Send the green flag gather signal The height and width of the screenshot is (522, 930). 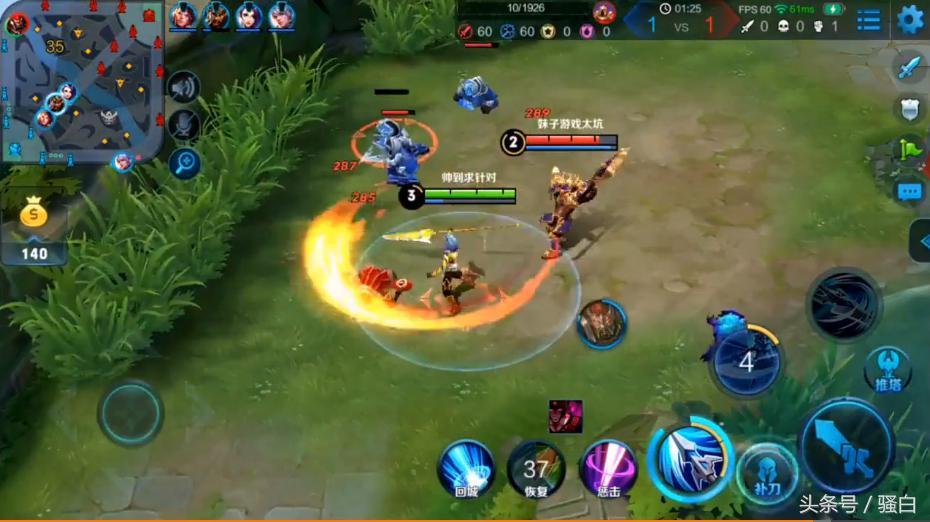click(x=908, y=150)
